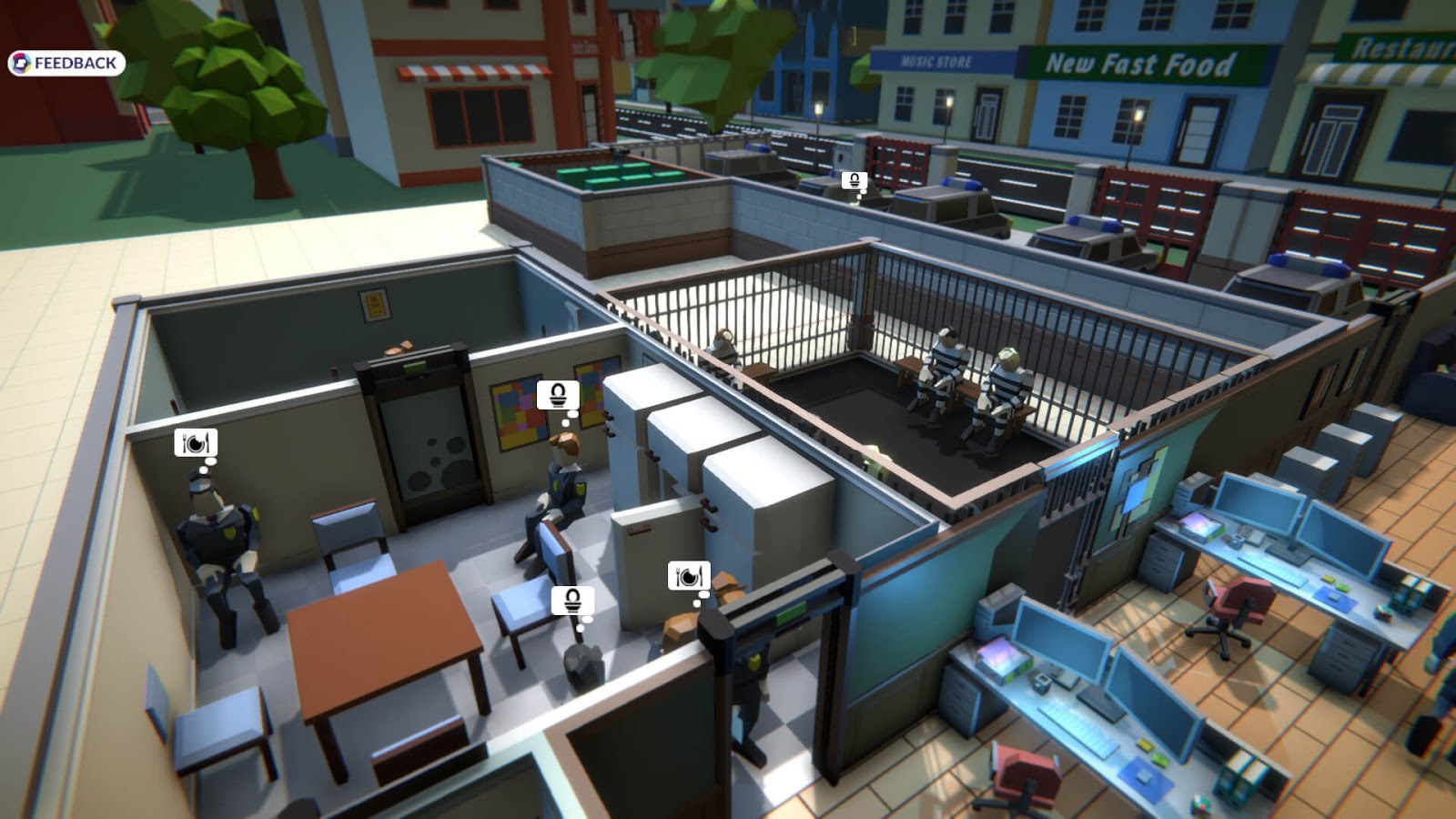Viewport: 1456px width, 819px height.
Task: Click the New Fast Food storefront sign
Action: [x=1137, y=64]
